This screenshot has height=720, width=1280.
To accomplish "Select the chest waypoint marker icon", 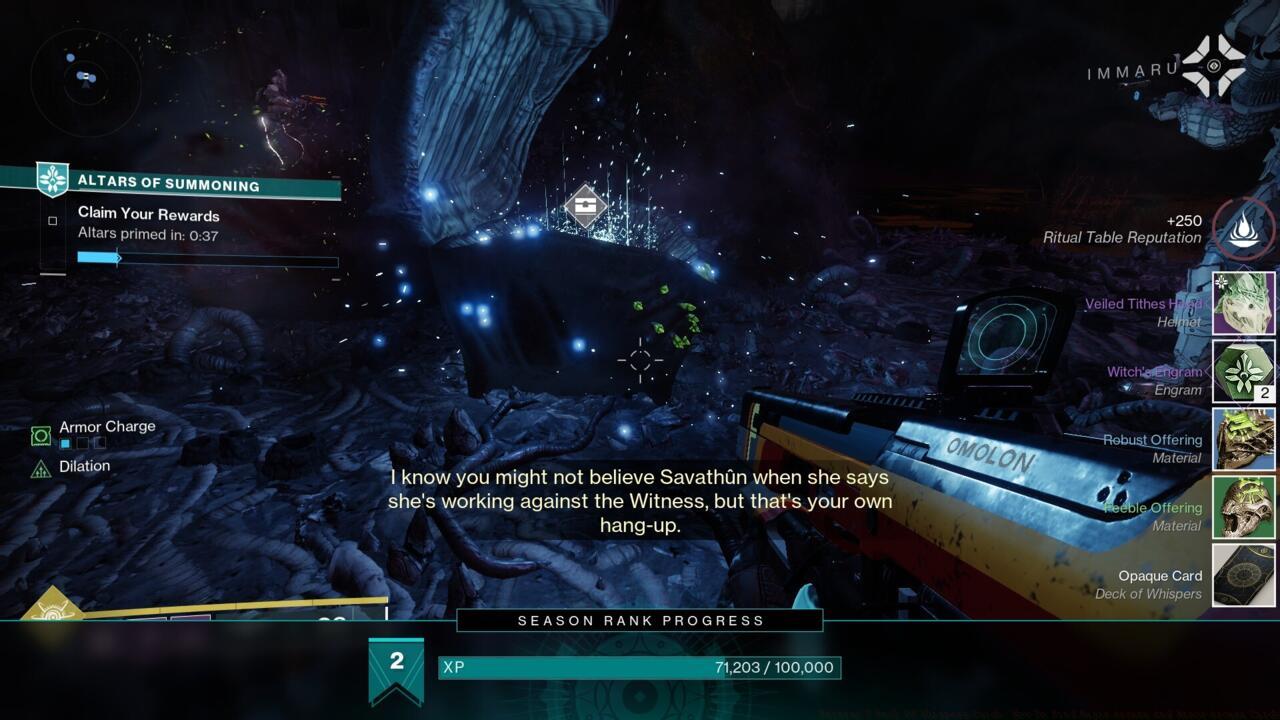I will [x=585, y=206].
